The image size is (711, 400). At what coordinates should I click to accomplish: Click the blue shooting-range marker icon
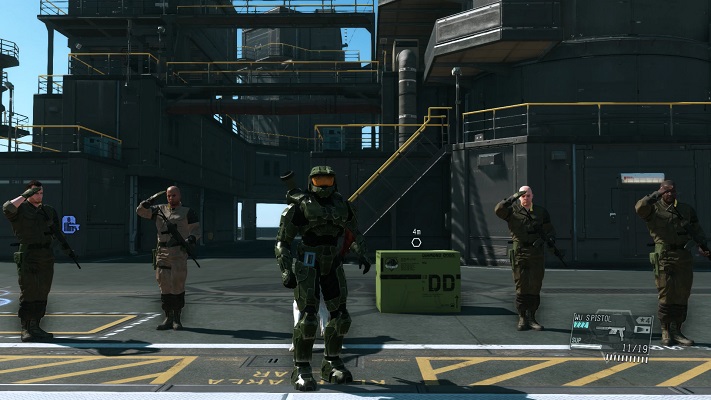pos(70,224)
